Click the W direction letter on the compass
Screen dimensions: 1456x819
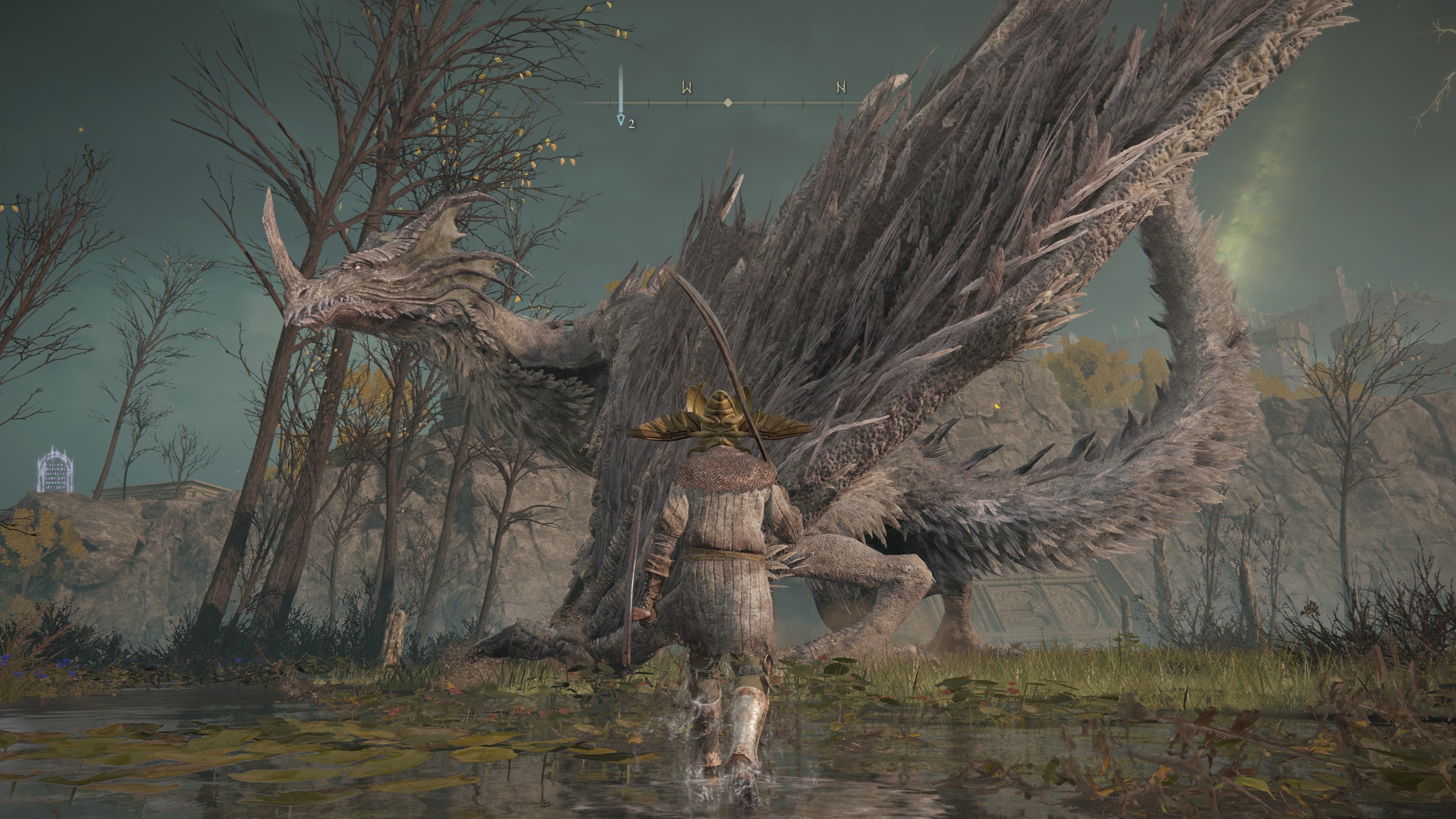686,88
